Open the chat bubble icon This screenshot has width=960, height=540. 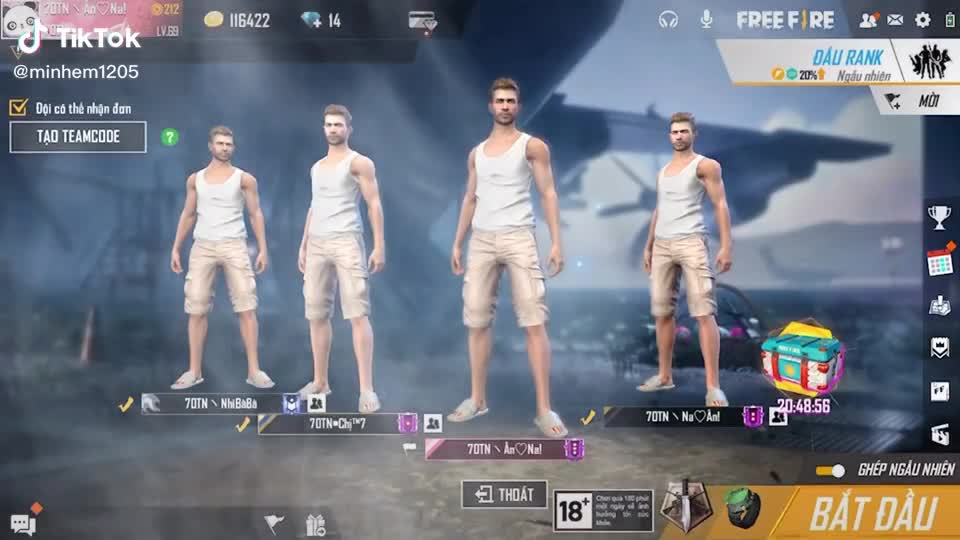(x=22, y=523)
